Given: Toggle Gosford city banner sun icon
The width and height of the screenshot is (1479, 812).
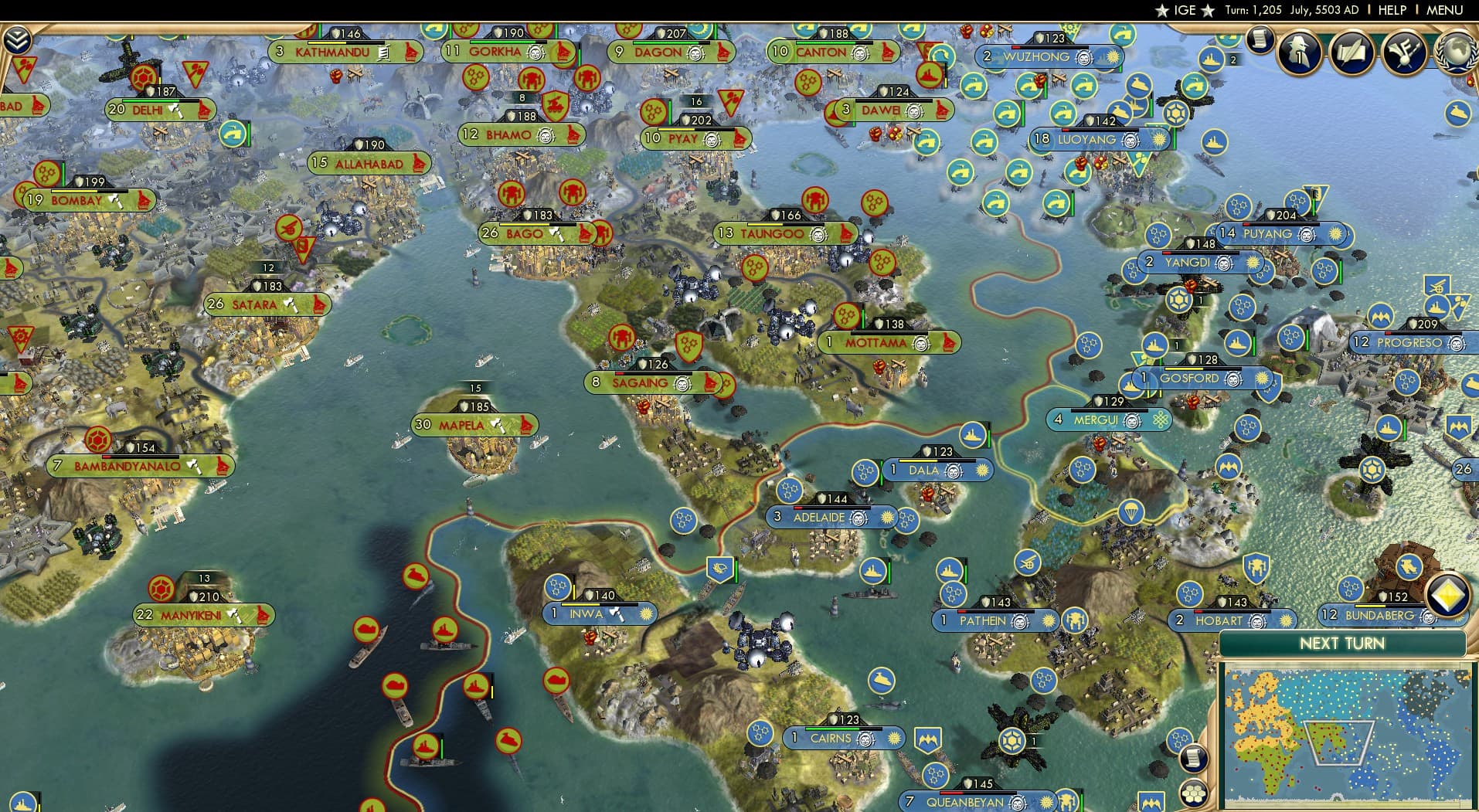Looking at the screenshot, I should click(x=1262, y=379).
